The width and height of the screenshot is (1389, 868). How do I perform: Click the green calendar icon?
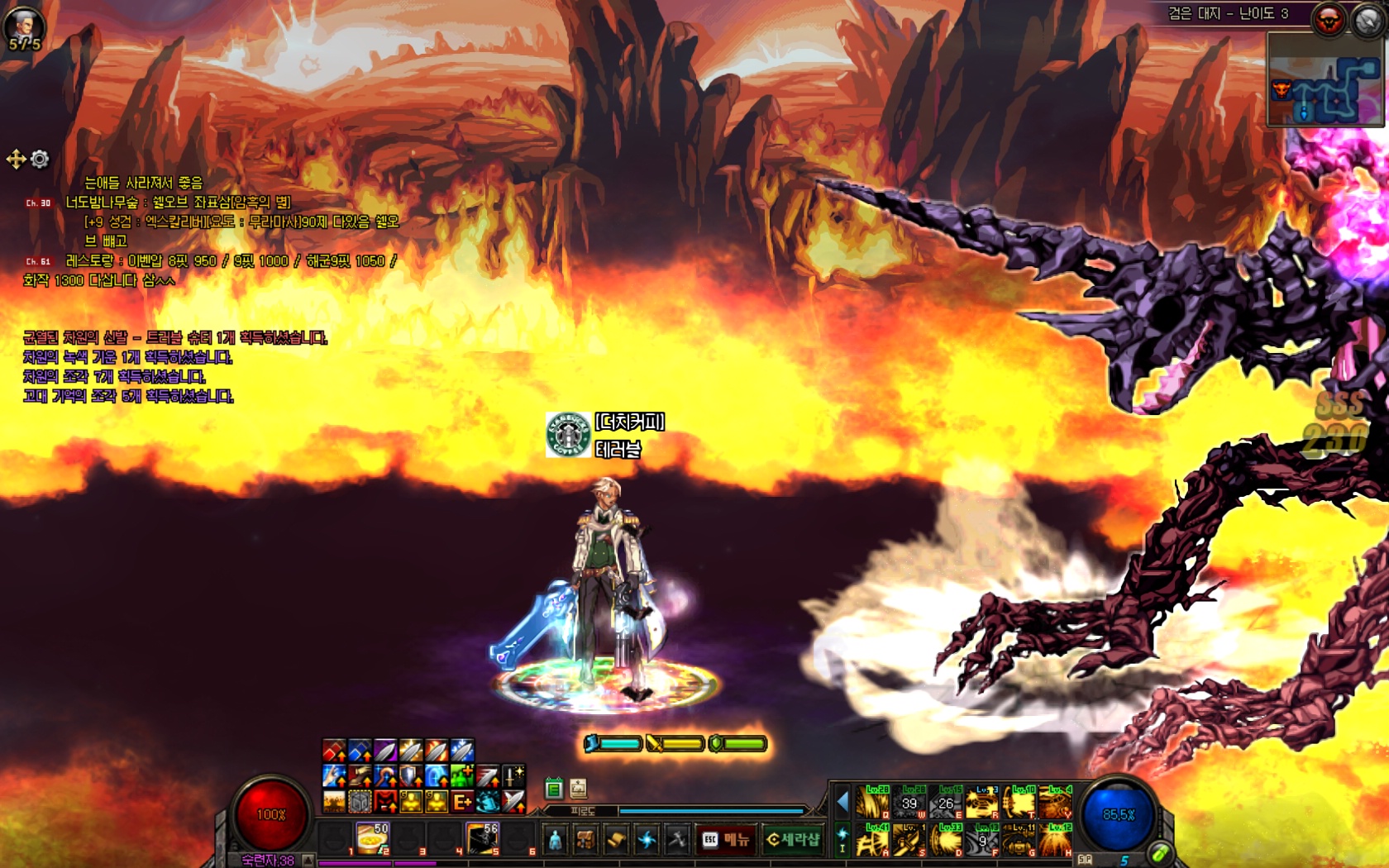pos(554,789)
